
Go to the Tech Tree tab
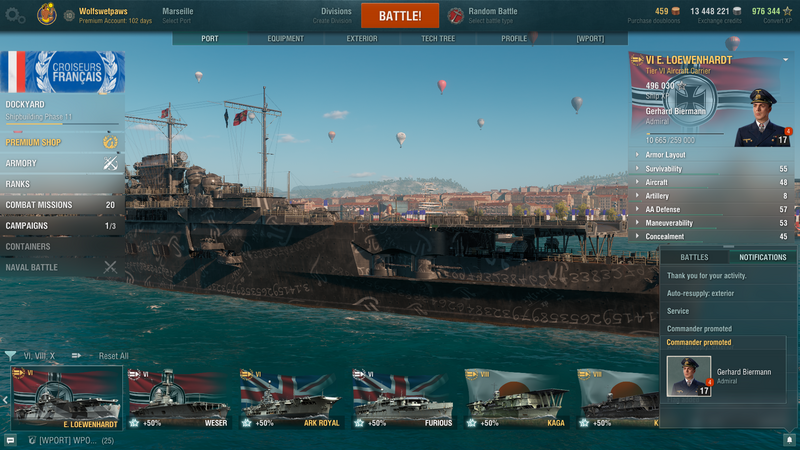[x=437, y=39]
